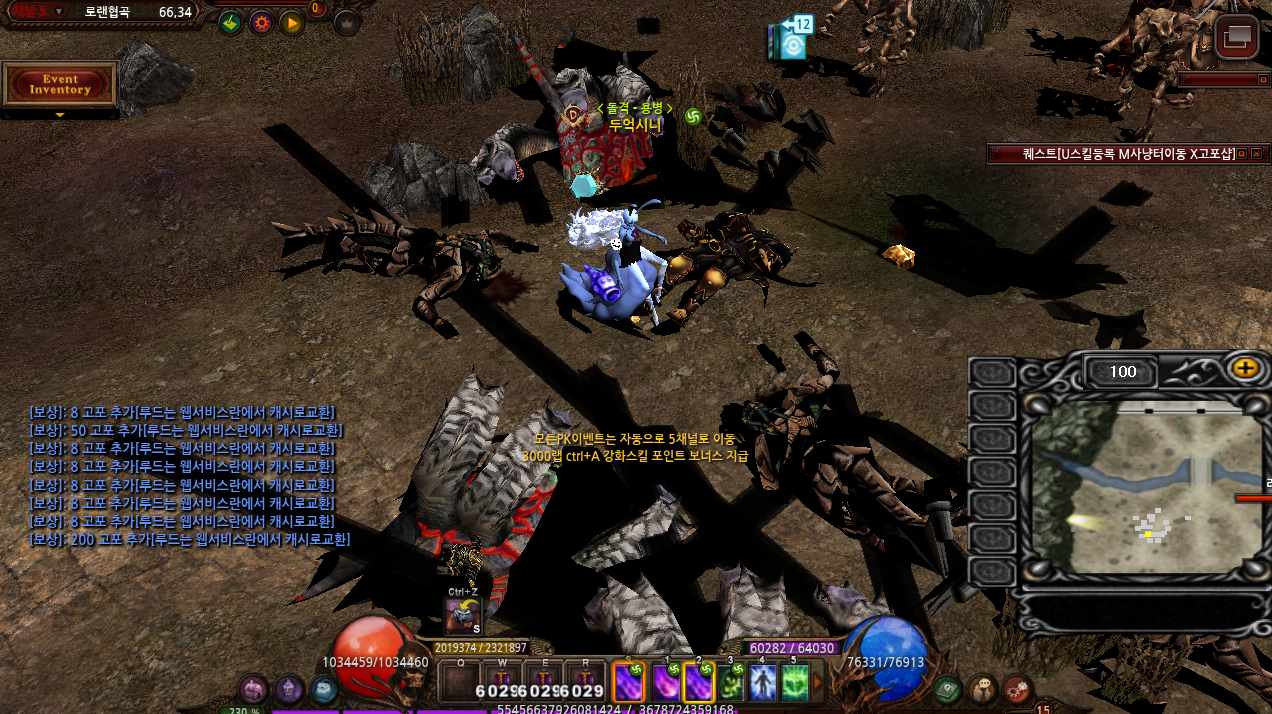The image size is (1272, 714).
Task: Activate the dark green skill in slot 3
Action: coord(731,683)
